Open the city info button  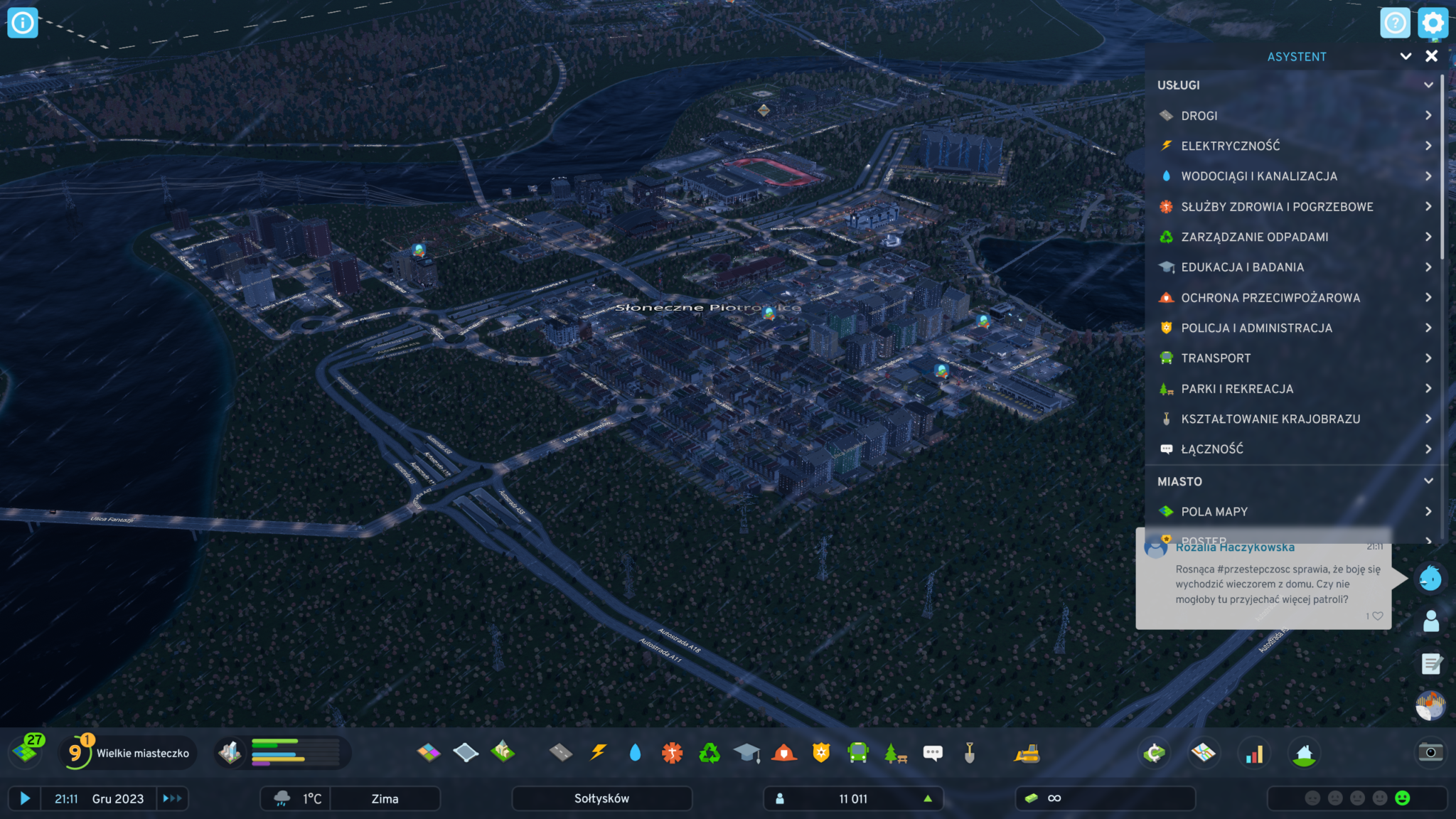pyautogui.click(x=23, y=23)
